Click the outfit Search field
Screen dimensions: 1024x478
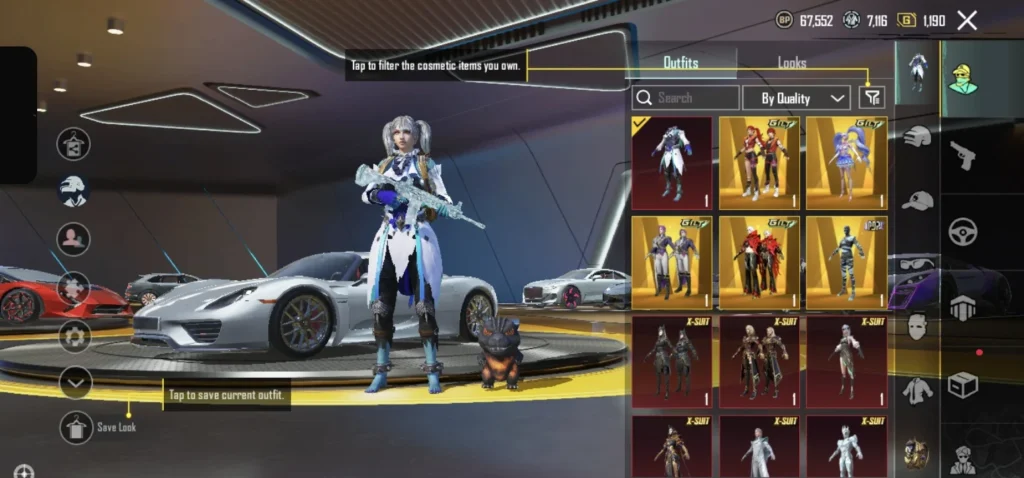pyautogui.click(x=686, y=98)
